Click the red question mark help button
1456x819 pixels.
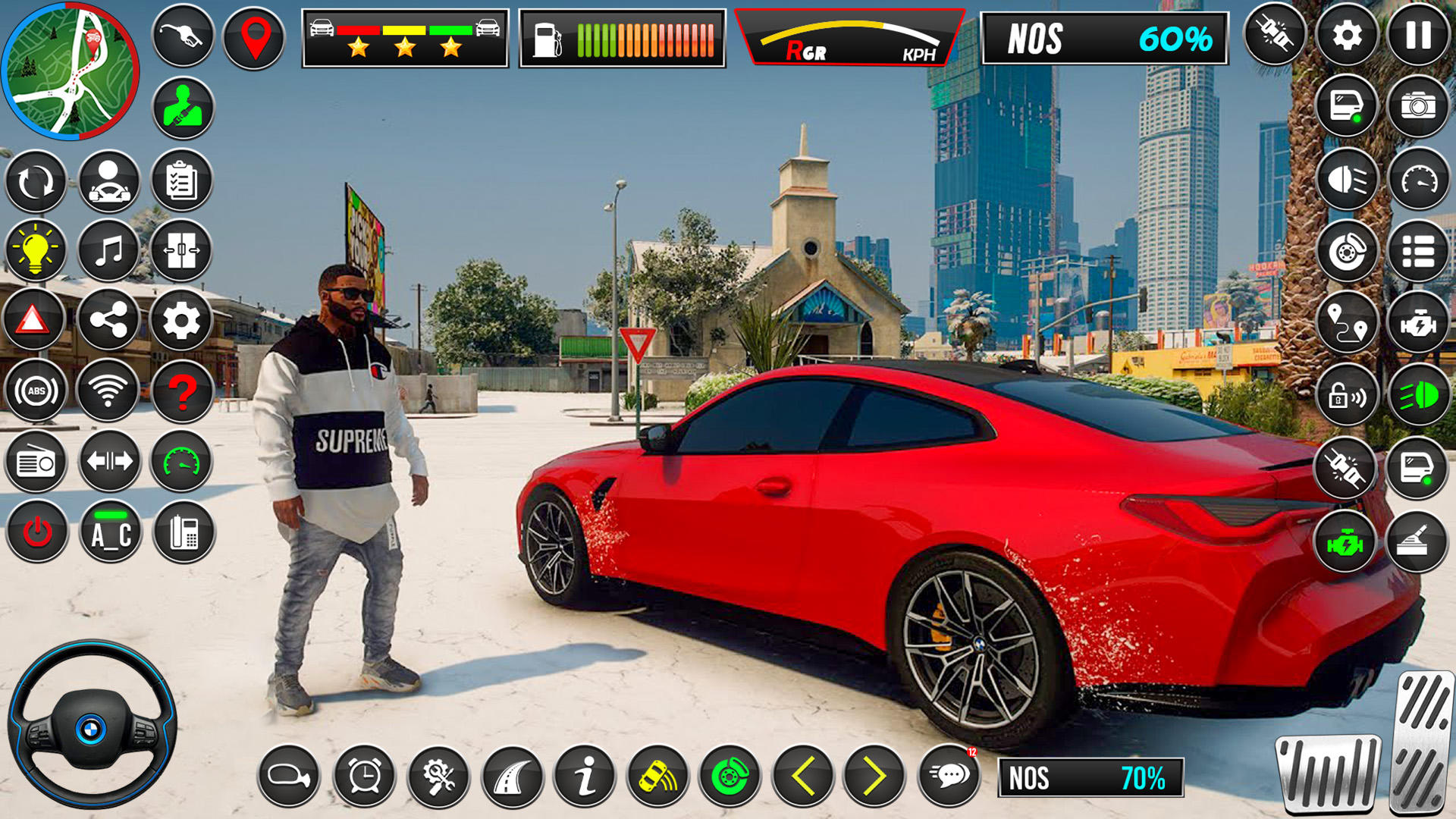click(182, 391)
